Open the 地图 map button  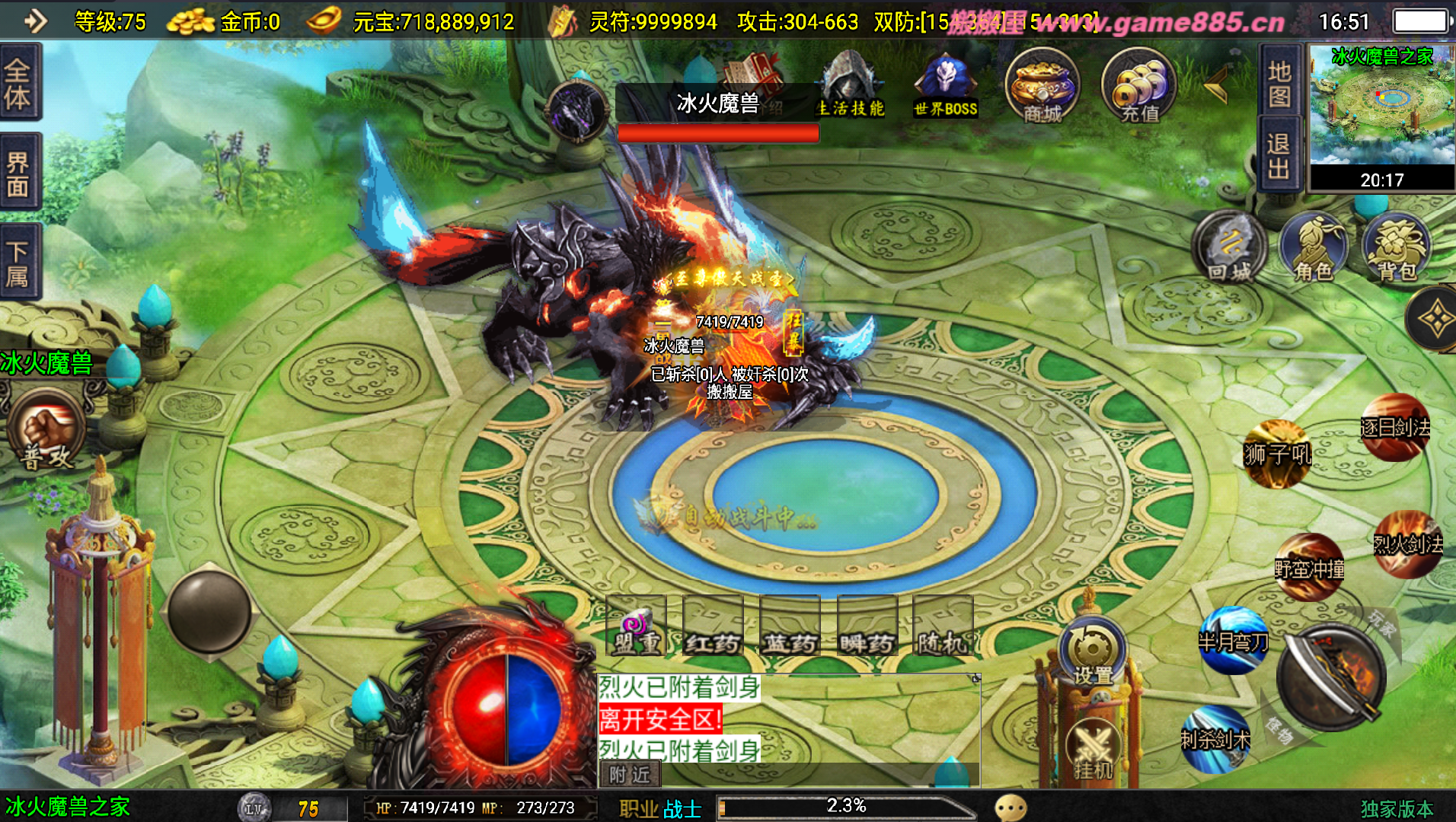tap(1279, 82)
